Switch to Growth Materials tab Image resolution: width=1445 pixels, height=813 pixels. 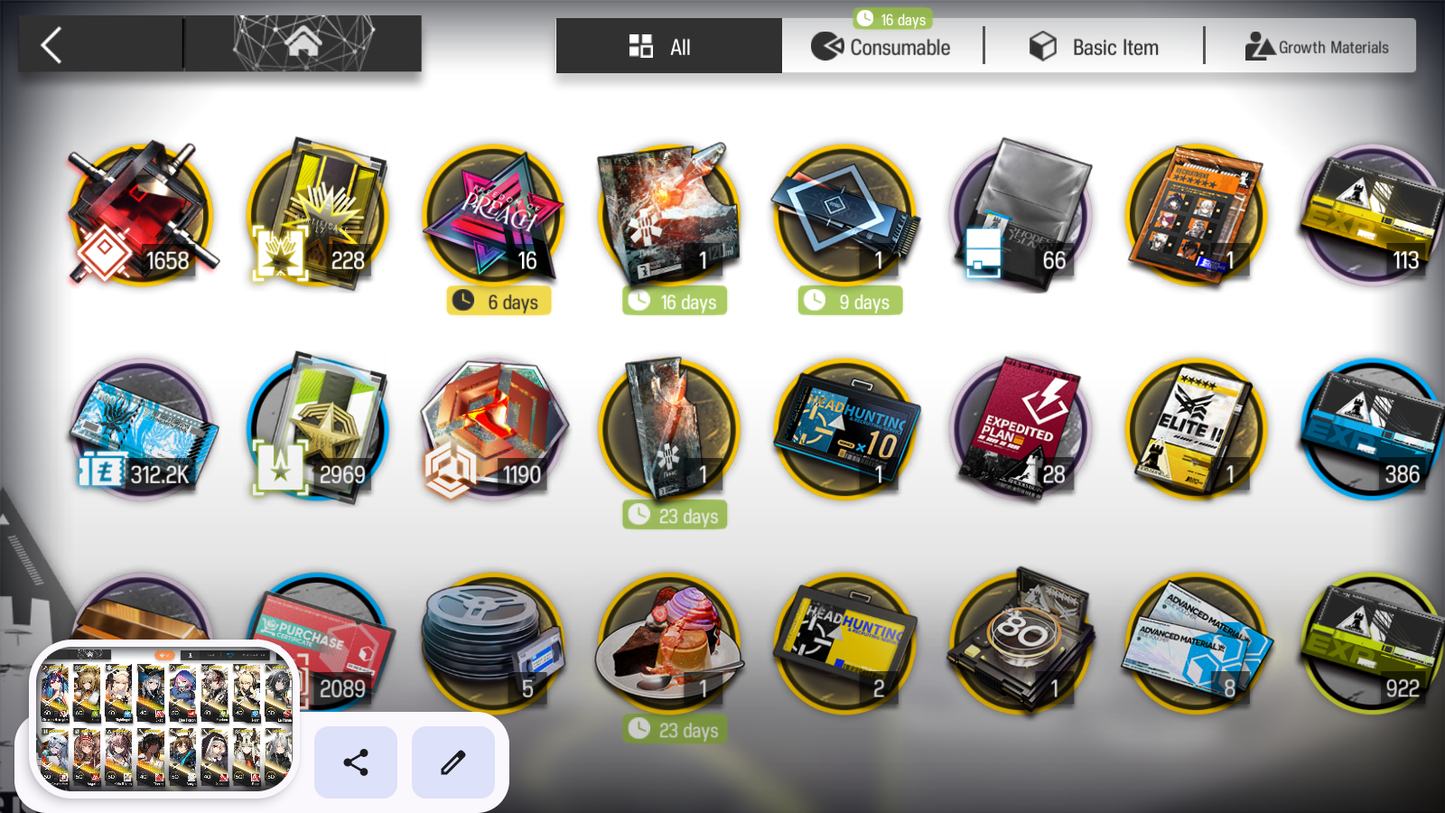(x=1316, y=47)
